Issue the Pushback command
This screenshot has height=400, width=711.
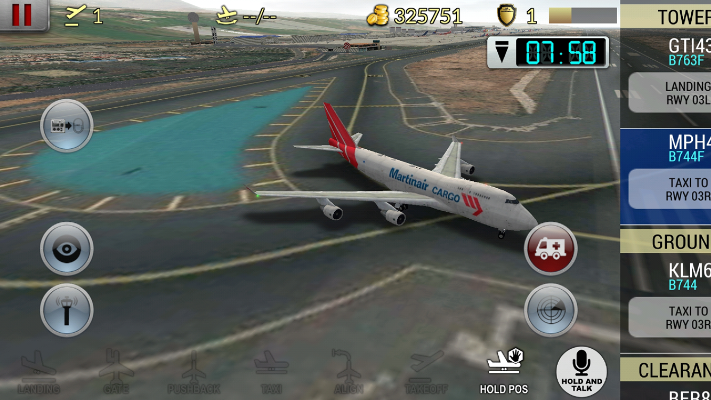(193, 372)
